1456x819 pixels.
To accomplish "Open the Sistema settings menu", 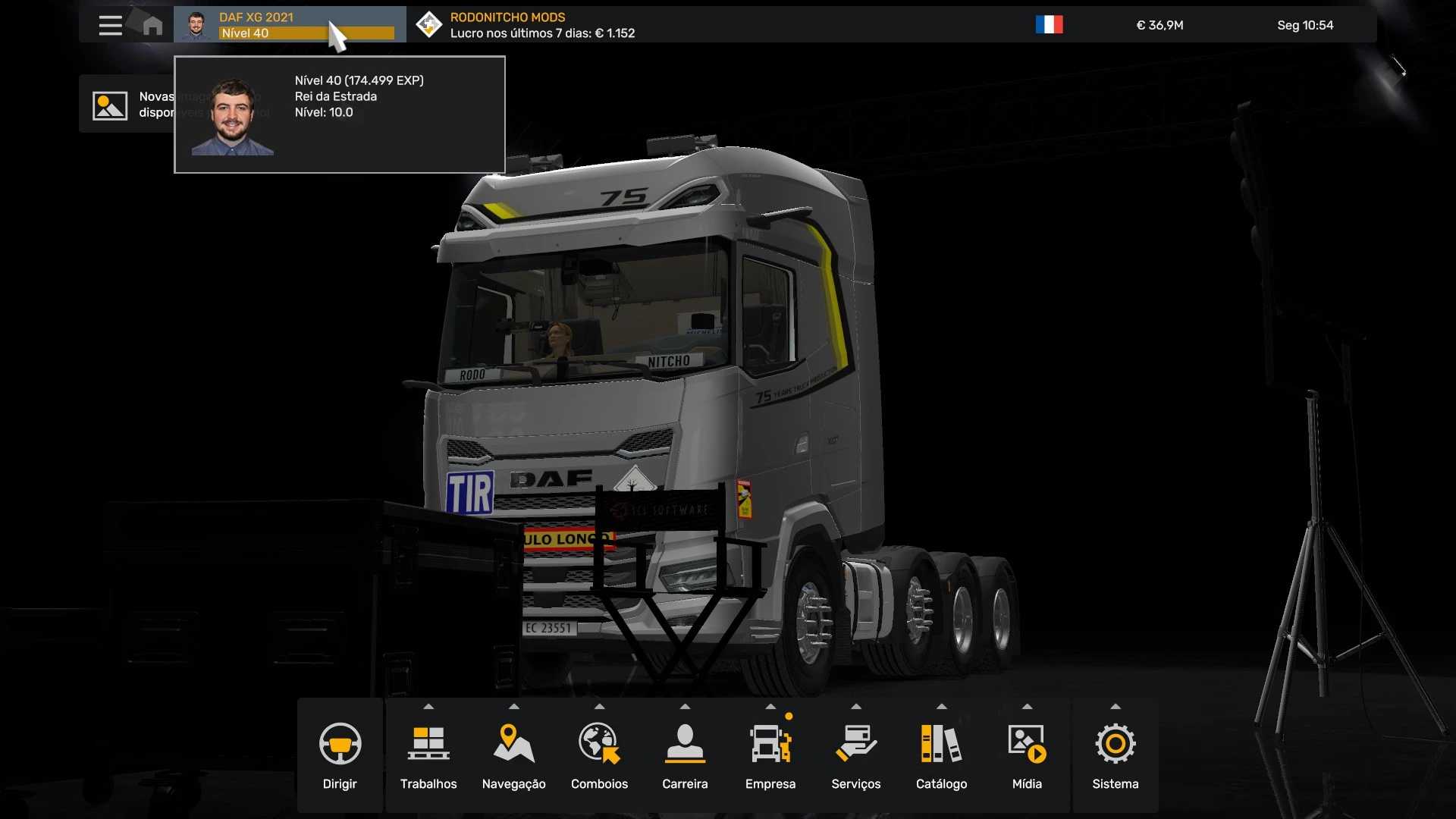I will tap(1115, 755).
